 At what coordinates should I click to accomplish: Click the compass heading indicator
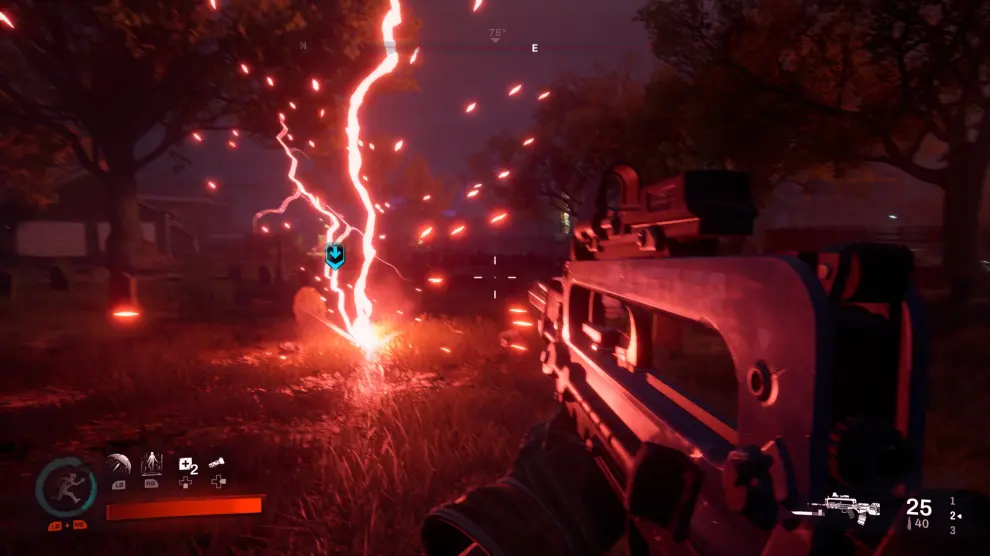pyautogui.click(x=497, y=35)
